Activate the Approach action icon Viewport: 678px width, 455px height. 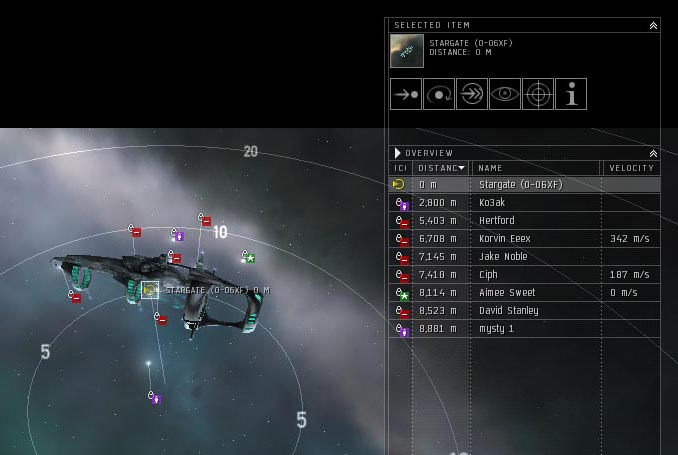pyautogui.click(x=405, y=95)
